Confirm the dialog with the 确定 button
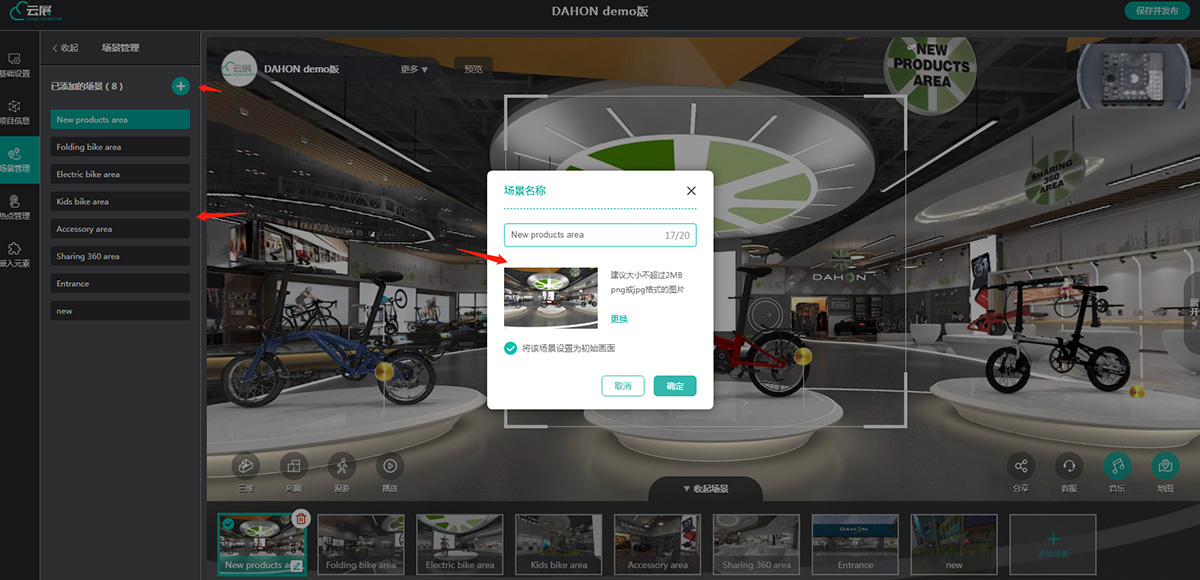 click(675, 386)
